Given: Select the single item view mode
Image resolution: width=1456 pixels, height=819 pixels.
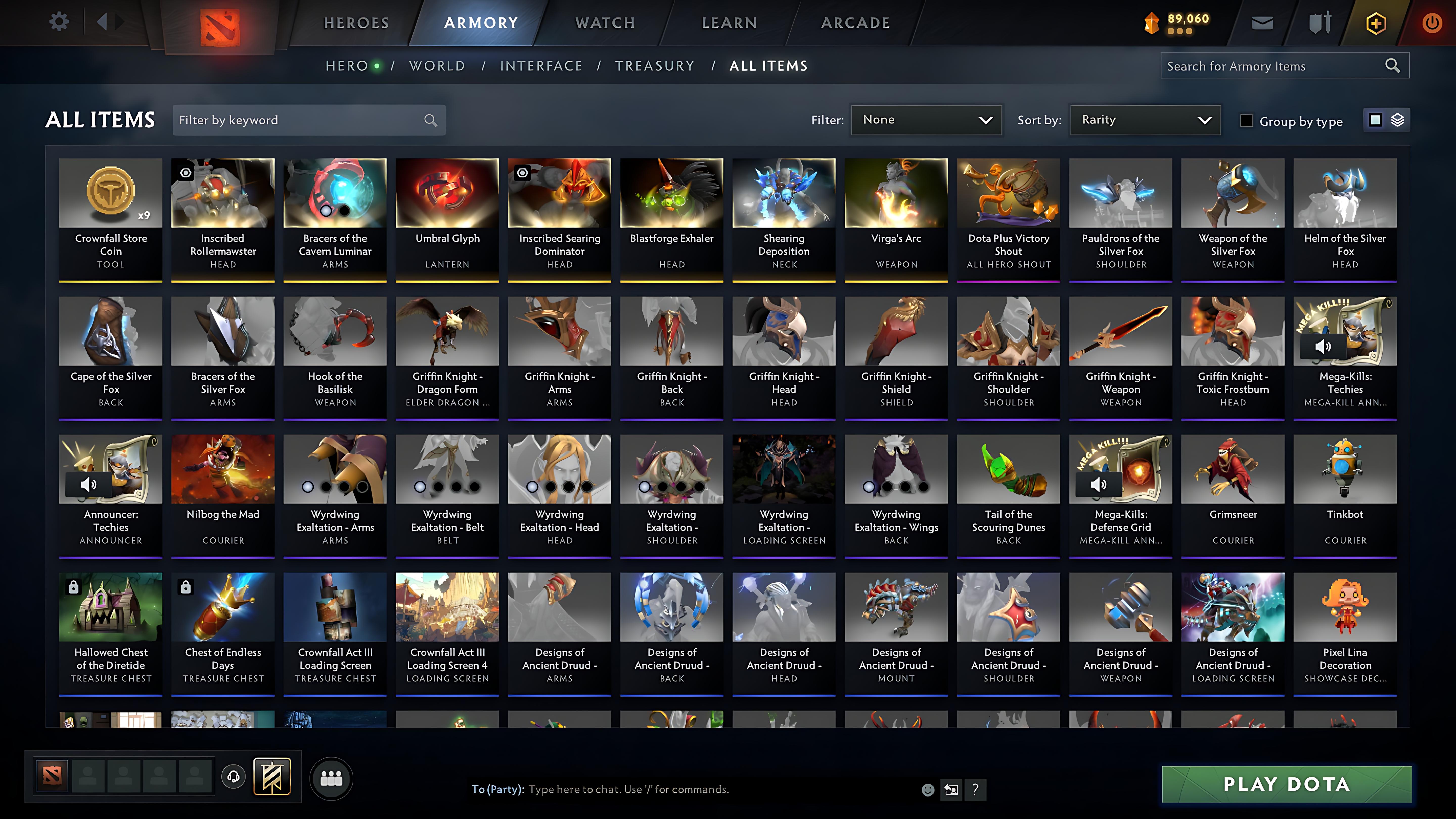Looking at the screenshot, I should click(x=1375, y=120).
